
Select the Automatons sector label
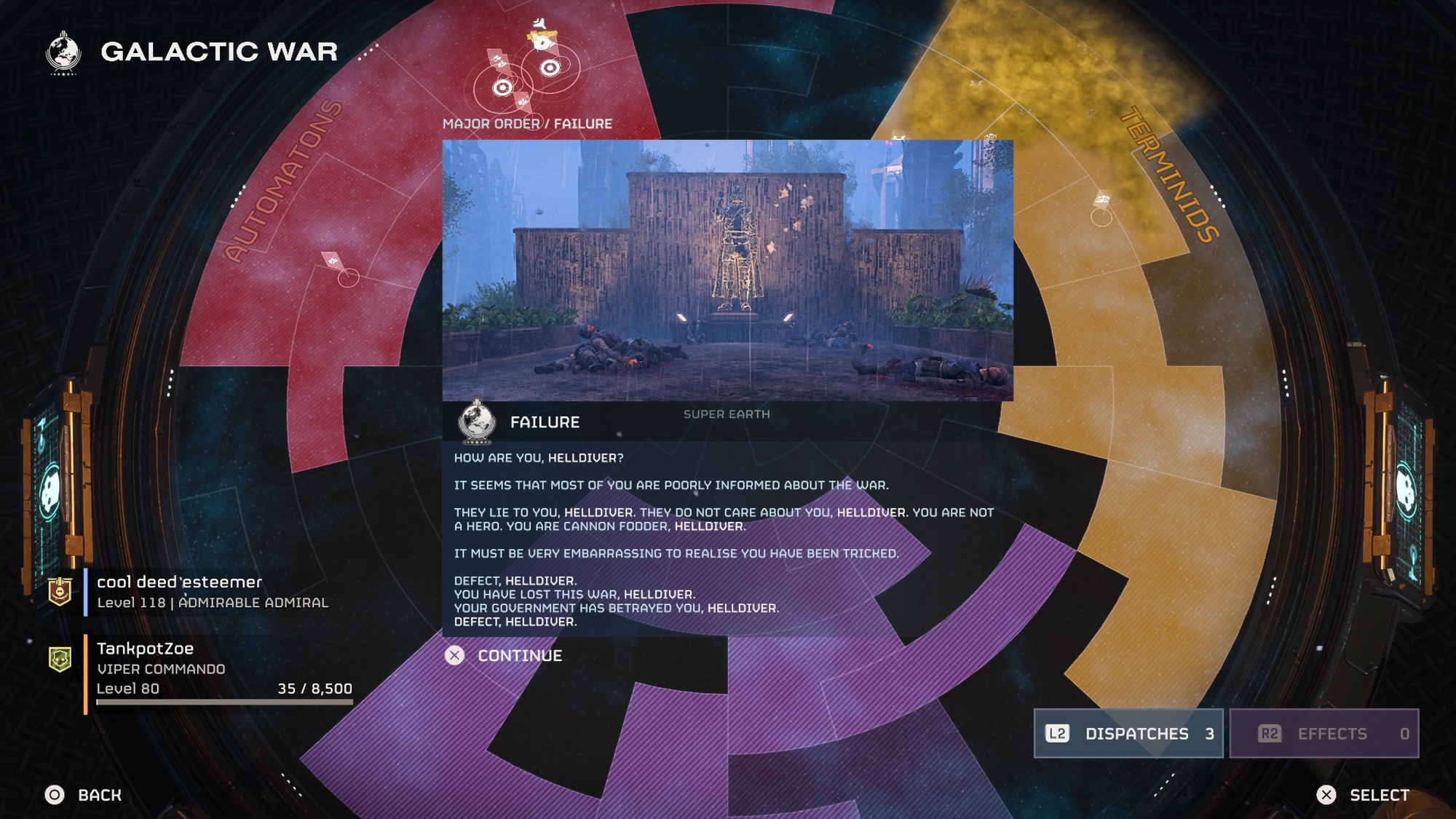coord(282,181)
